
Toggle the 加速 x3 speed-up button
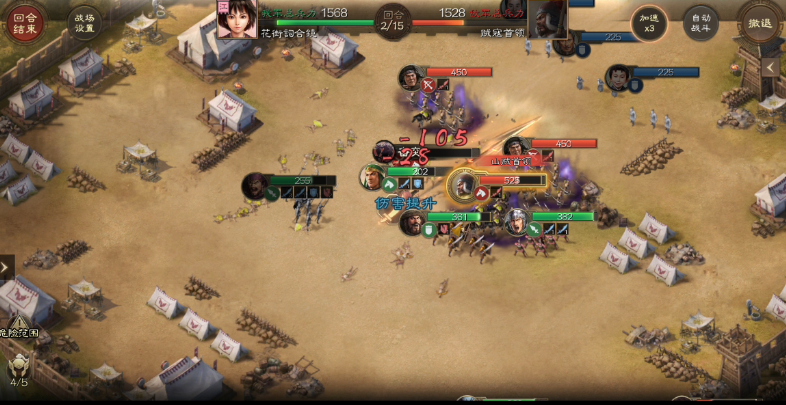pyautogui.click(x=648, y=21)
